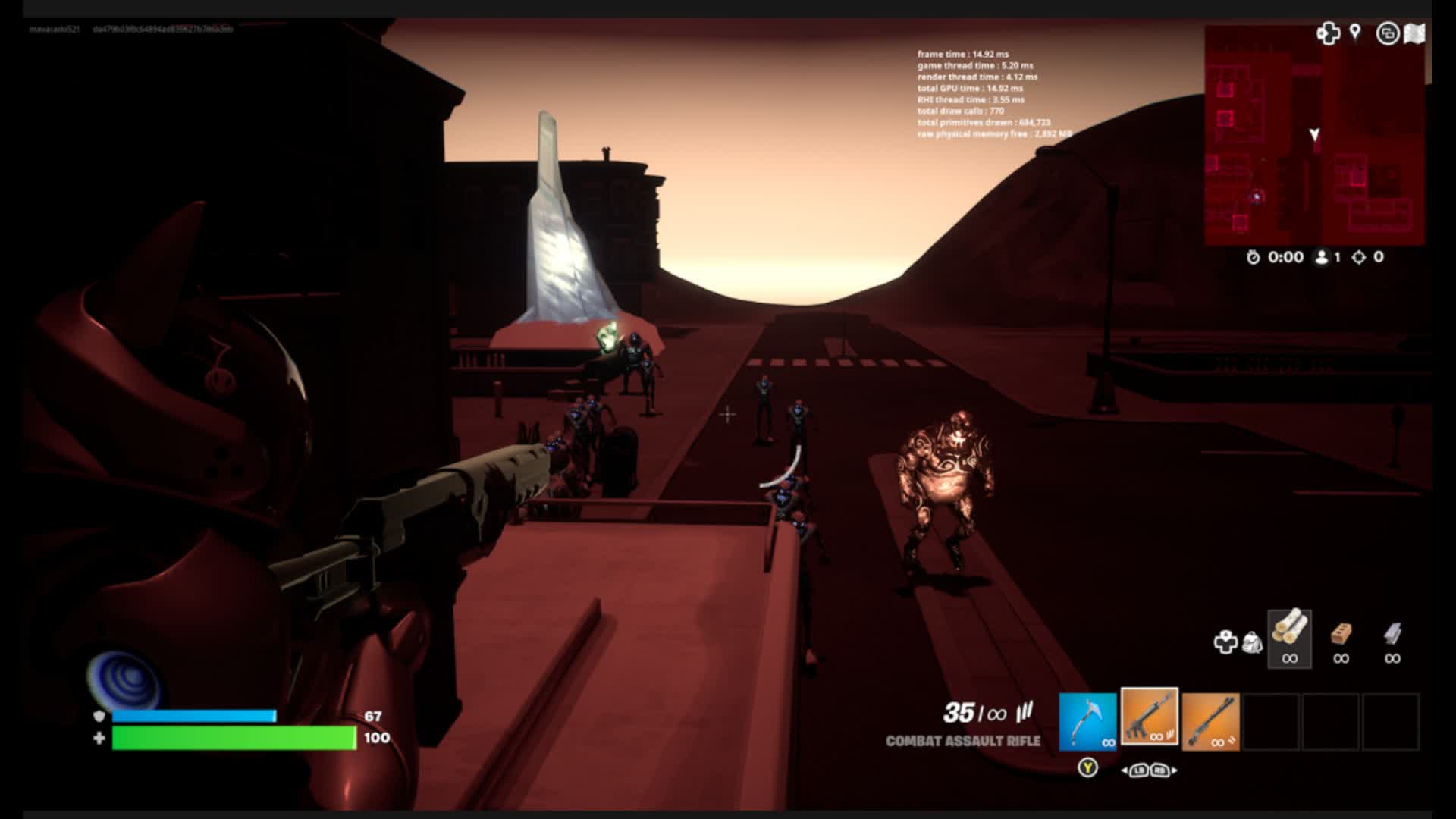The height and width of the screenshot is (819, 1456).
Task: Open the full map icon
Action: pyautogui.click(x=1414, y=33)
